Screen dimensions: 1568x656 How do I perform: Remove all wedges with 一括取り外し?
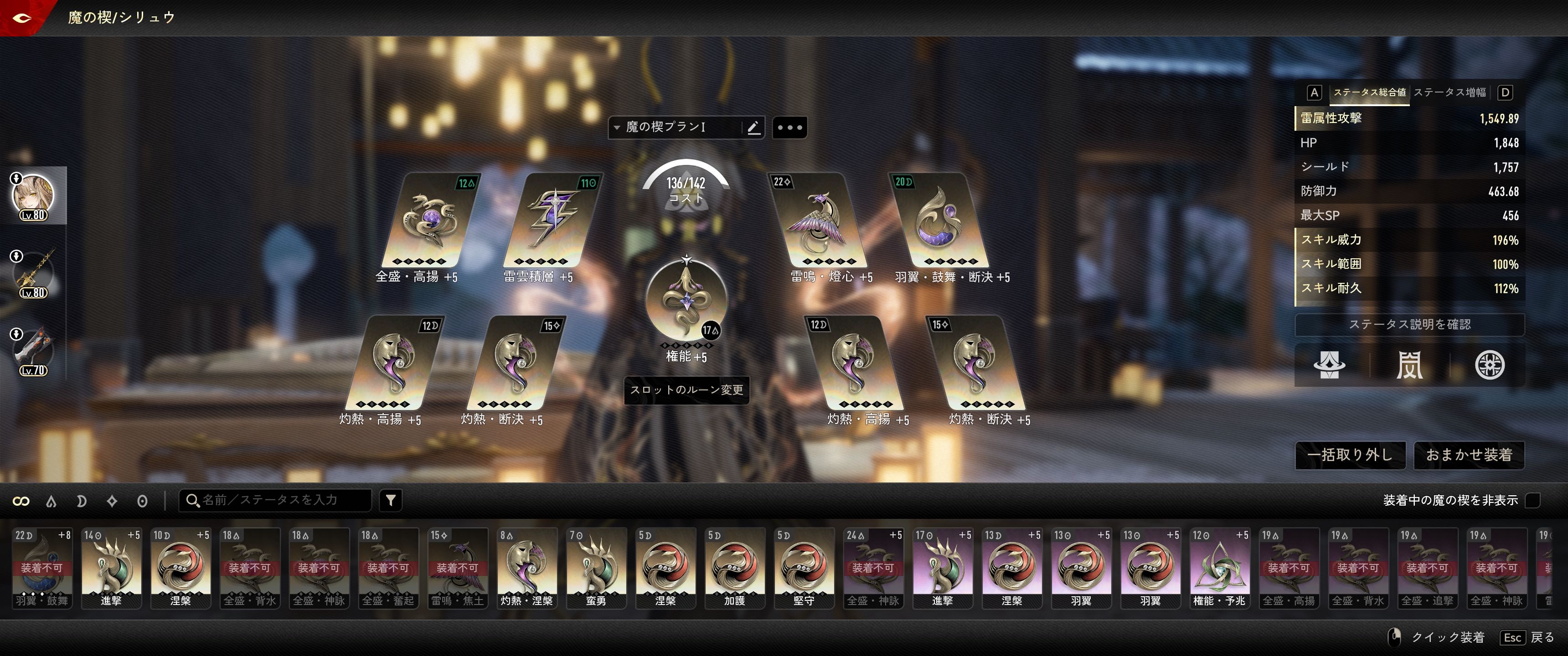tap(1350, 455)
